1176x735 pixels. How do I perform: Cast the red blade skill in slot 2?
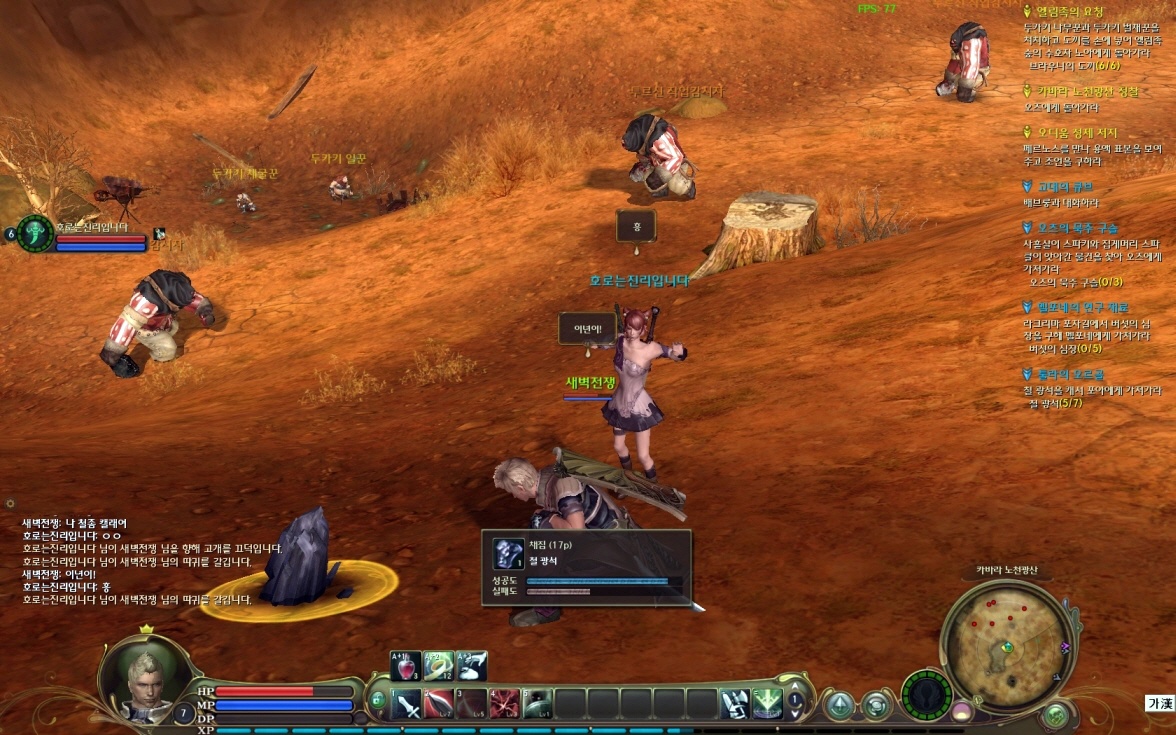pos(440,704)
